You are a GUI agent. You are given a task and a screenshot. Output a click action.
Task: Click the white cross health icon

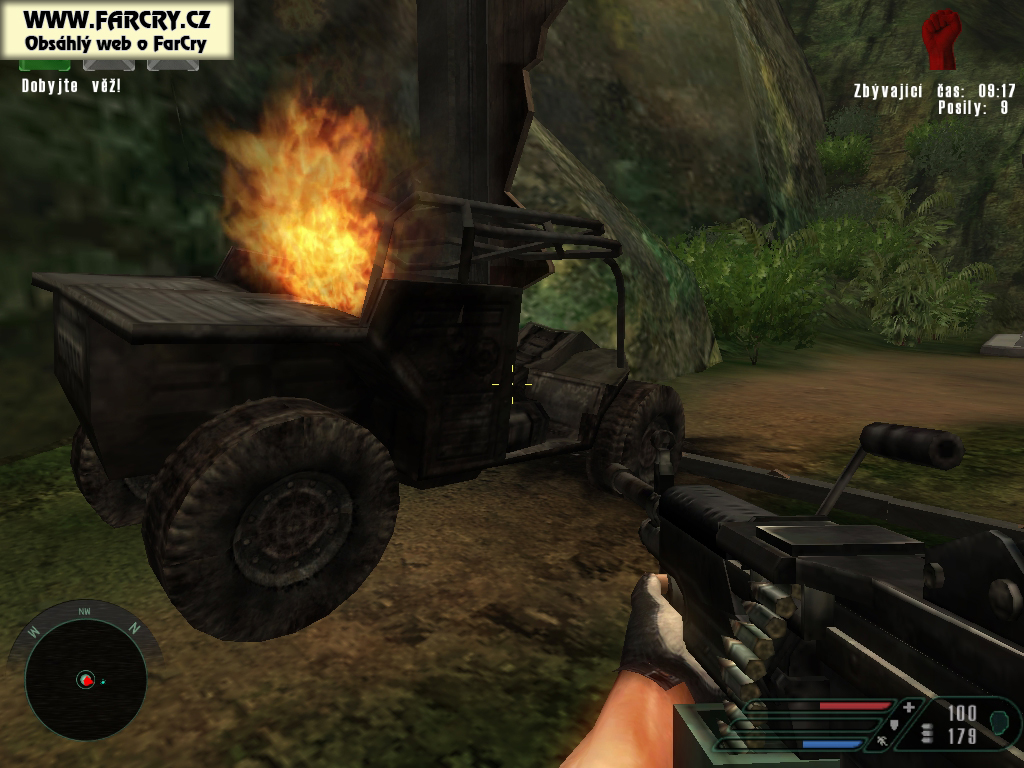click(x=908, y=708)
